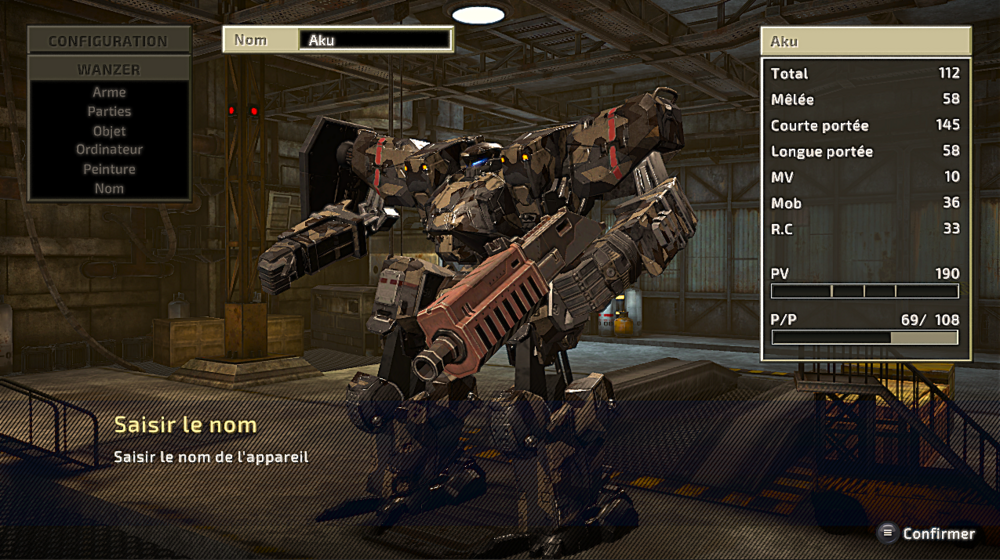Choose the Objet menu entry
This screenshot has width=1000, height=560.
click(109, 131)
